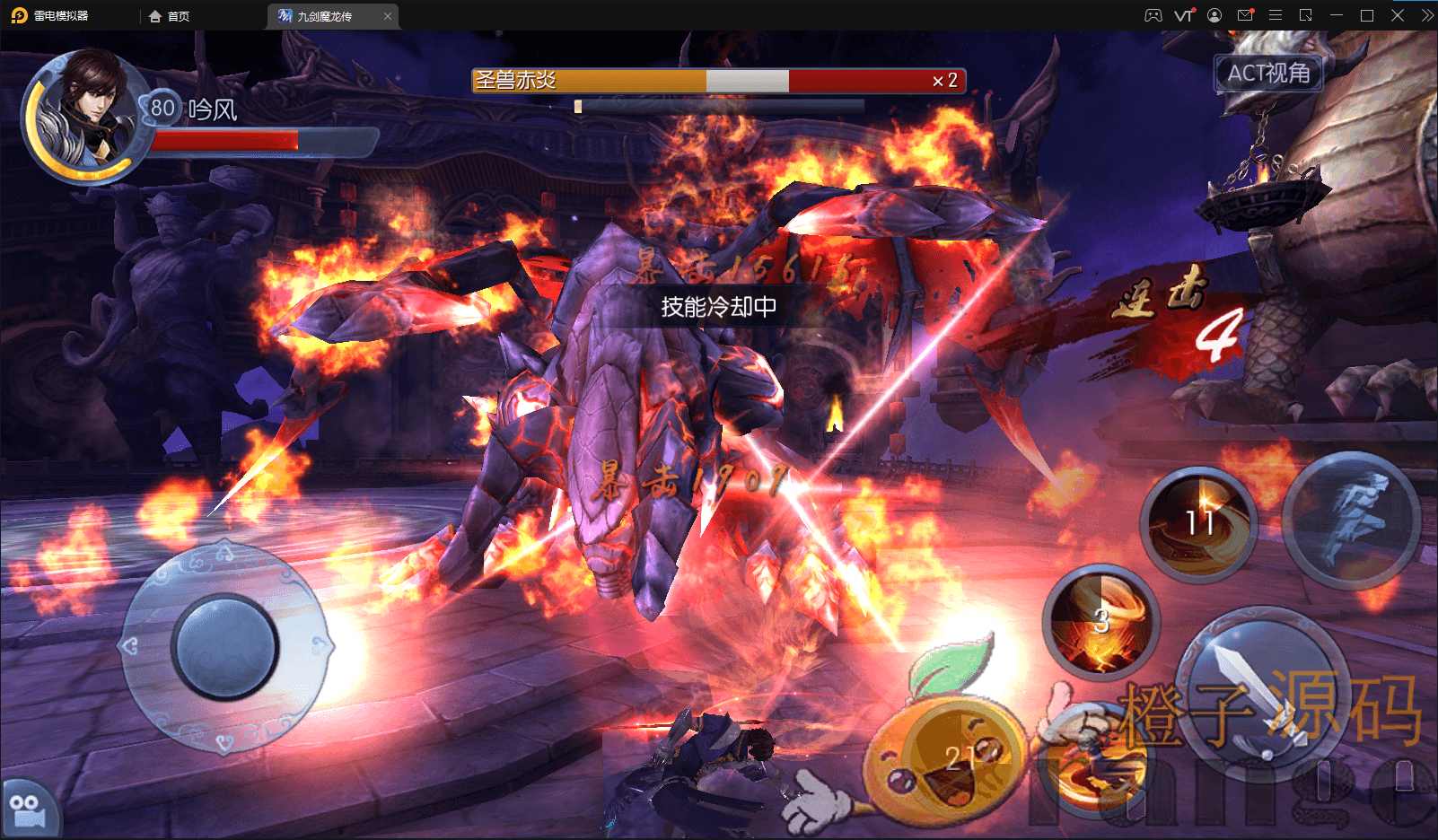Tap the virtual joystick center knob
The height and width of the screenshot is (840, 1438).
(225, 646)
